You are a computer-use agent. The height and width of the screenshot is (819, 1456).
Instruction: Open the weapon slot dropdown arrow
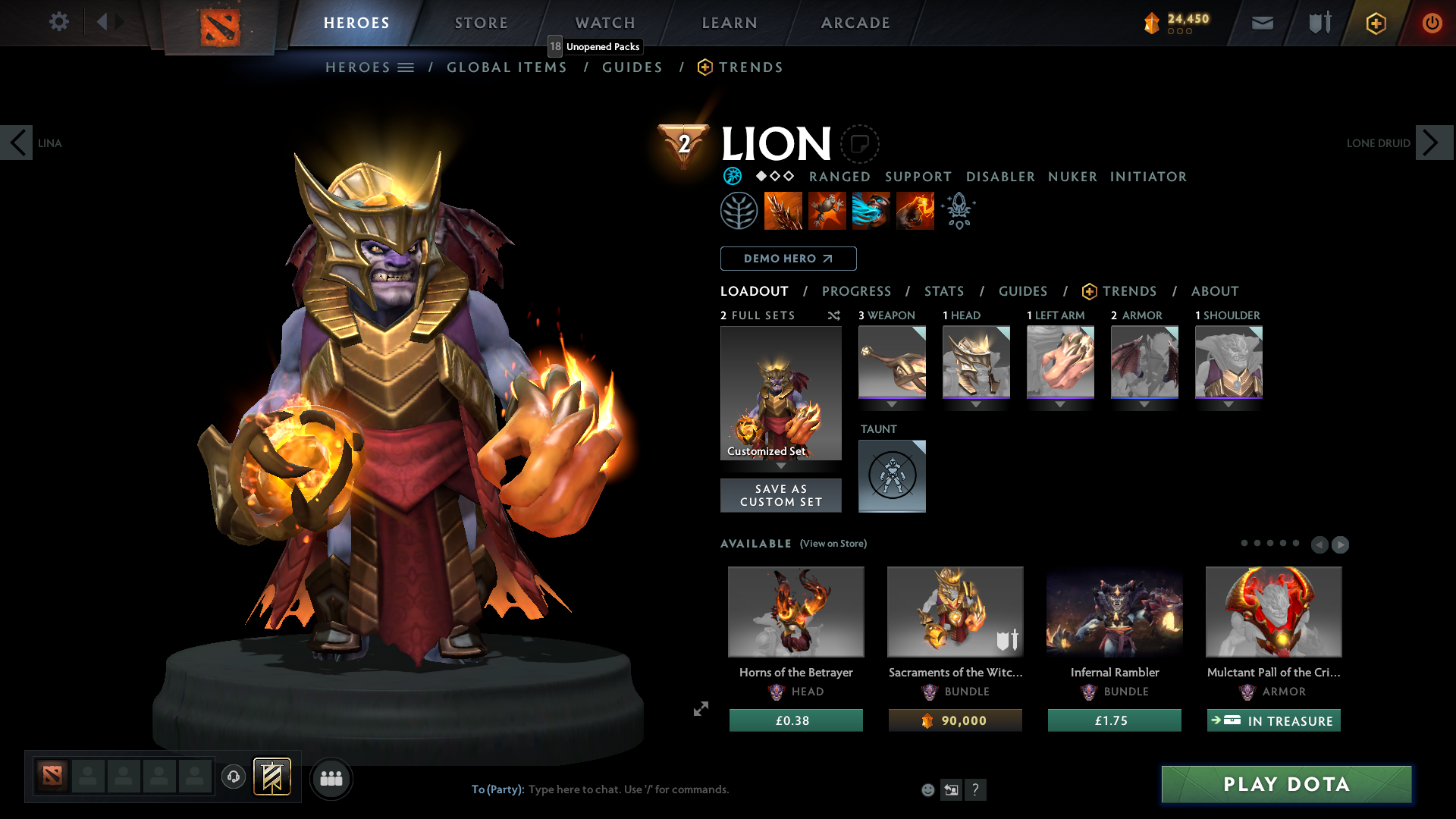[x=892, y=405]
